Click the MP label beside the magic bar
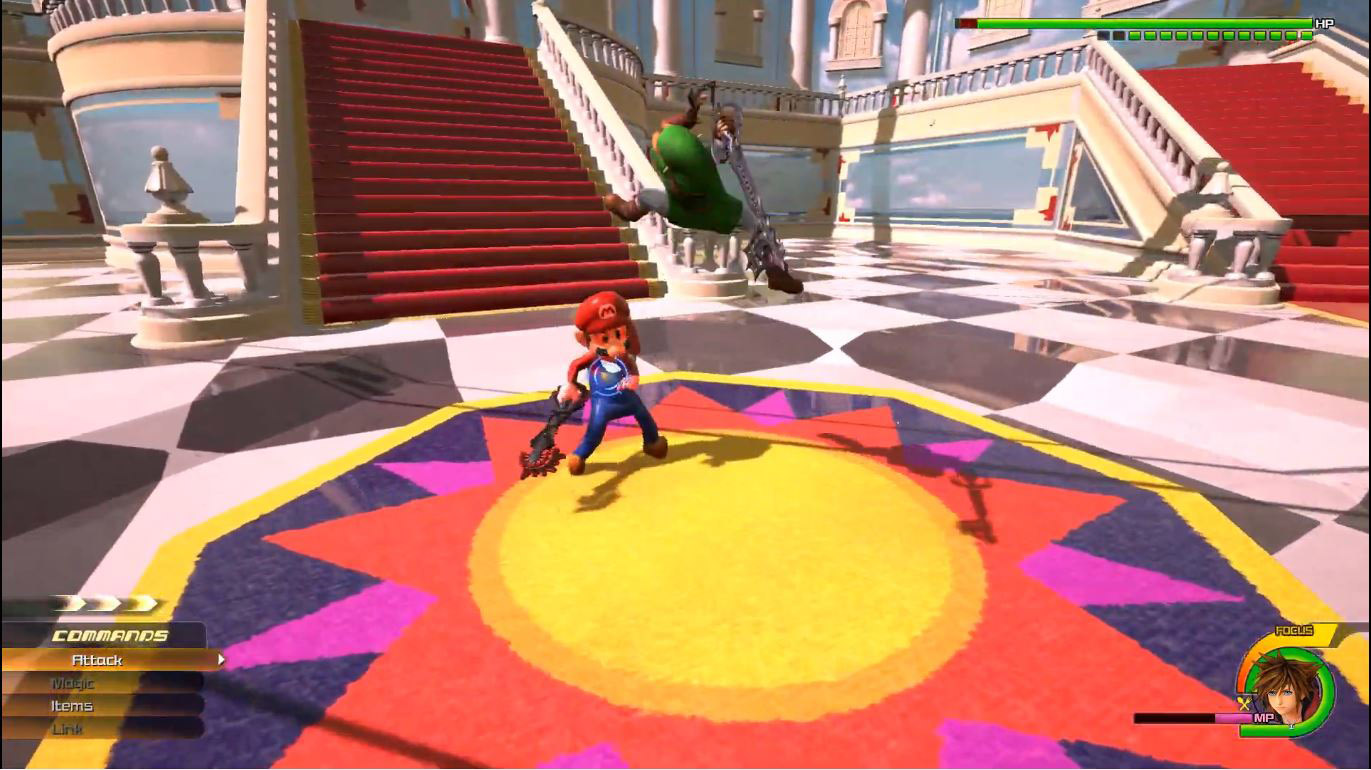The height and width of the screenshot is (770, 1371). point(1264,716)
